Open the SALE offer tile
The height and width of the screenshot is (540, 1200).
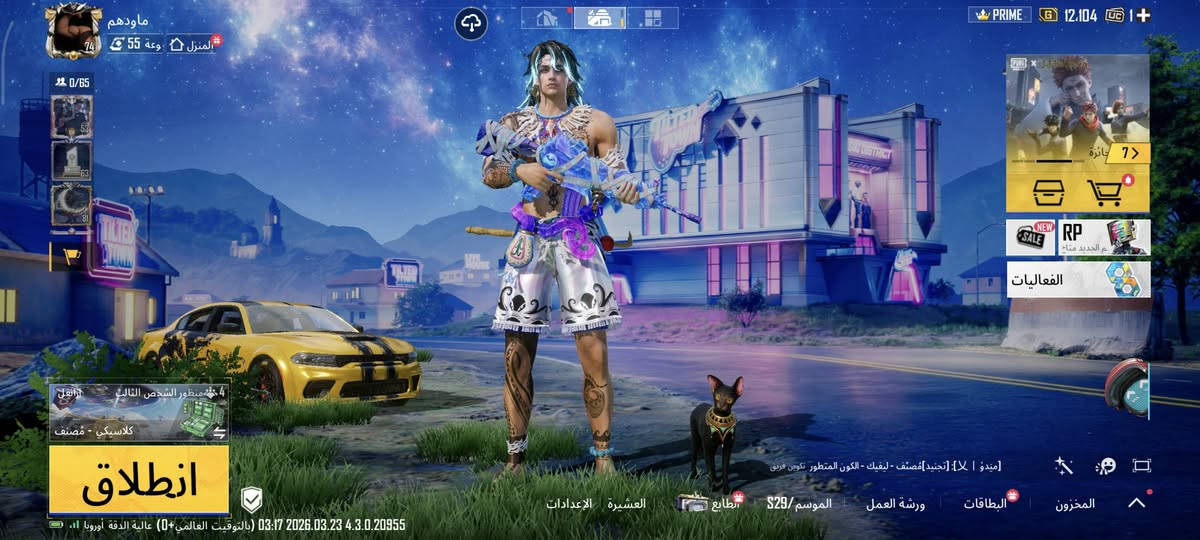coord(1031,238)
